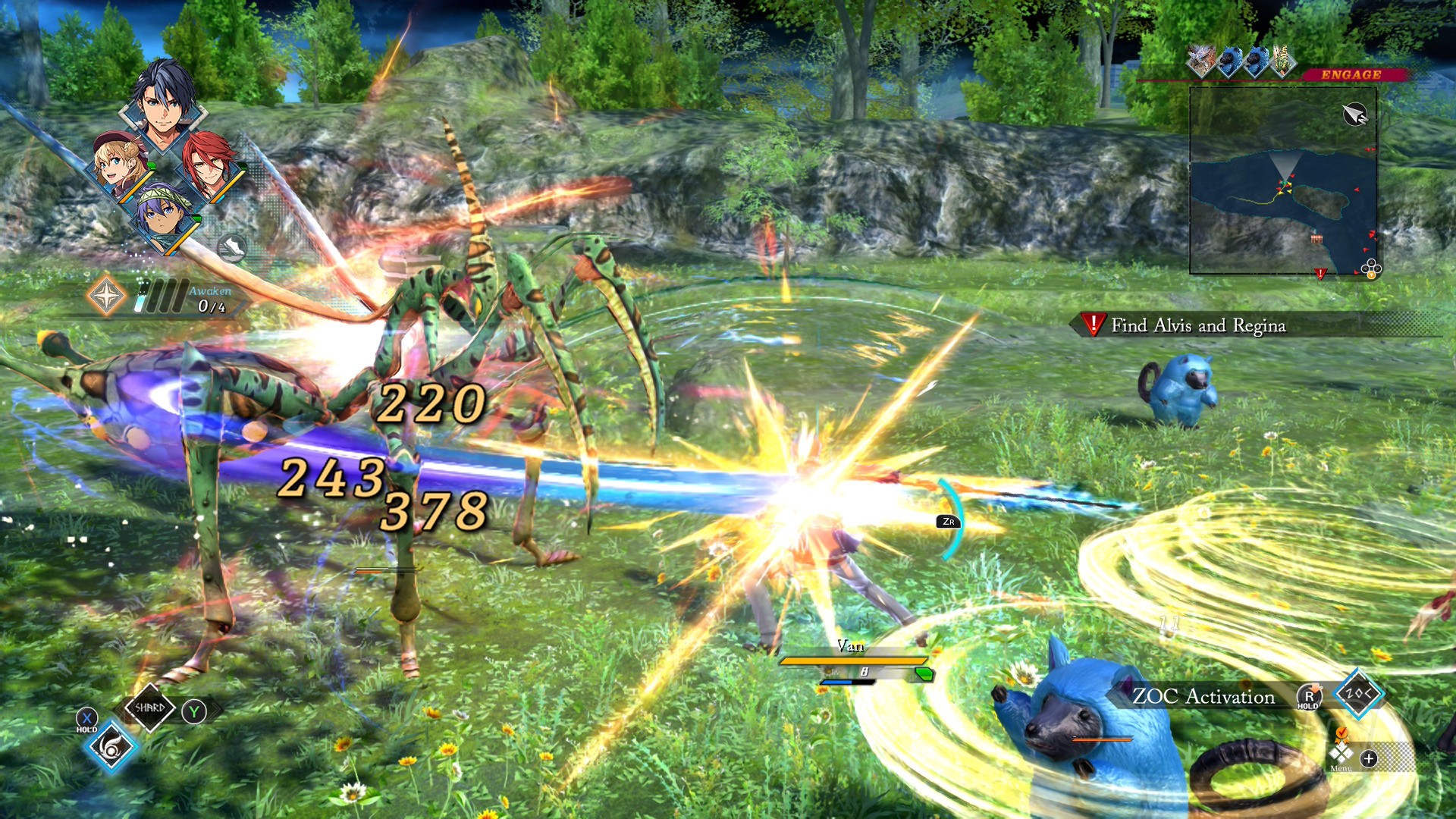Select the white-winged enemy in turn order
Screen dimensions: 1456x819
click(x=1201, y=61)
